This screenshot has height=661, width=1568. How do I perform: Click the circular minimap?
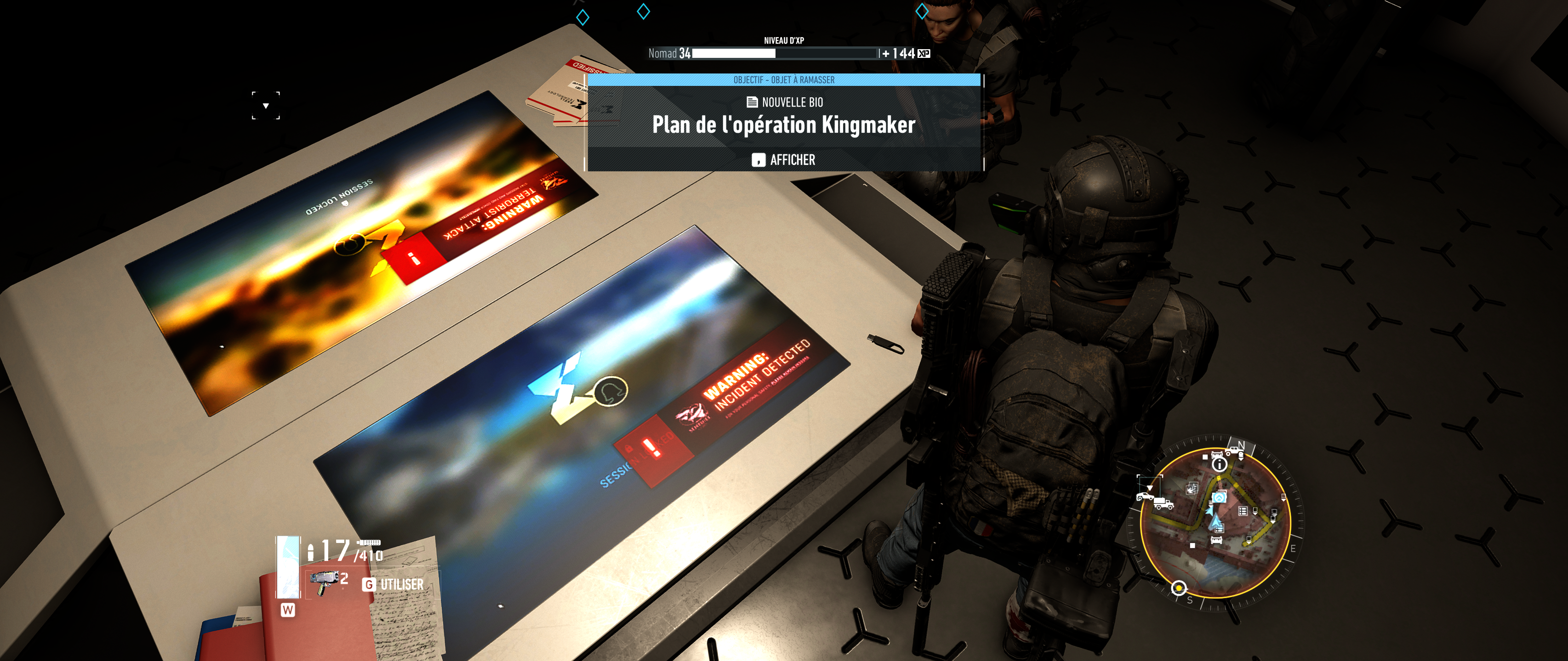(1215, 522)
